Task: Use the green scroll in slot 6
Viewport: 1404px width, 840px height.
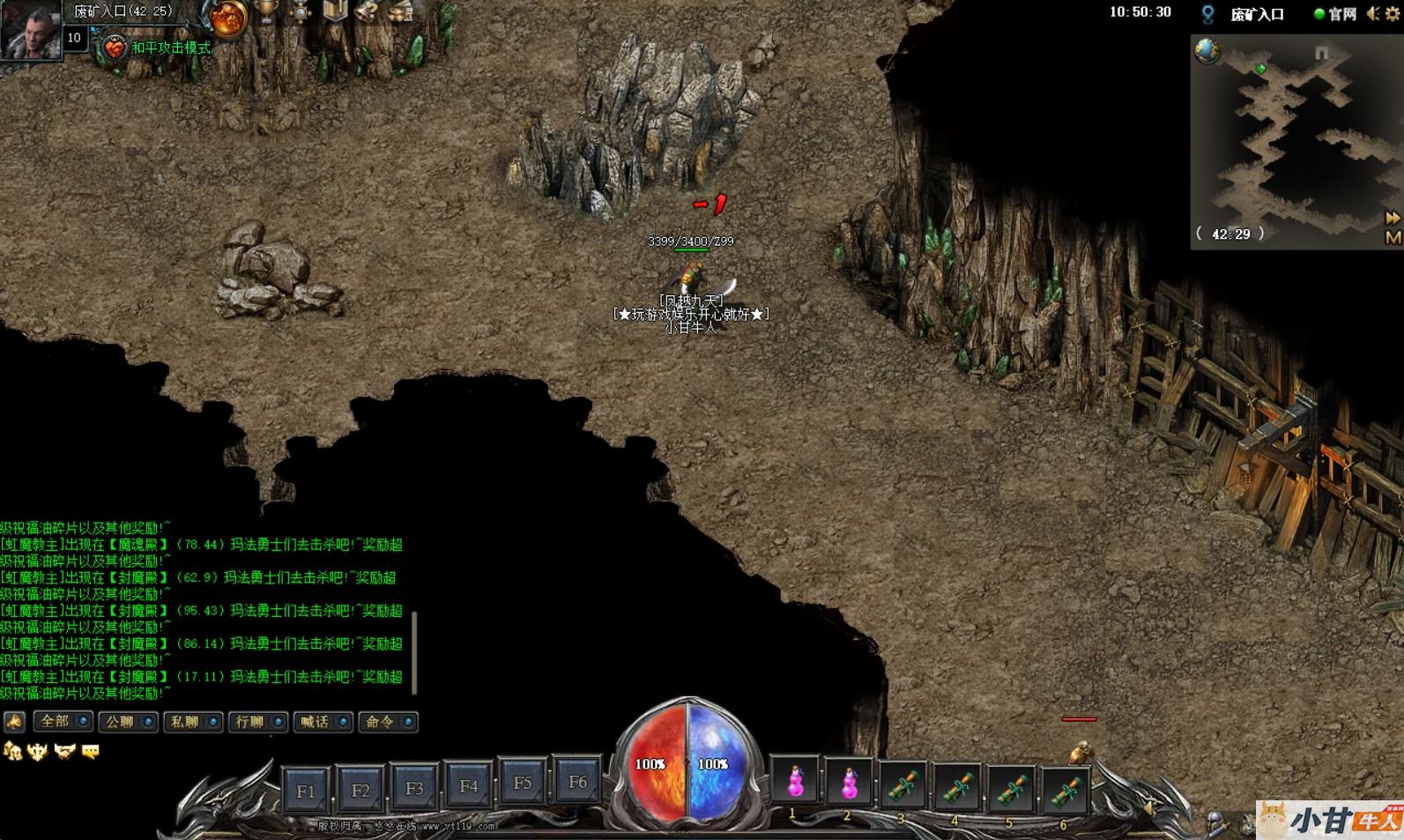Action: (x=1065, y=789)
